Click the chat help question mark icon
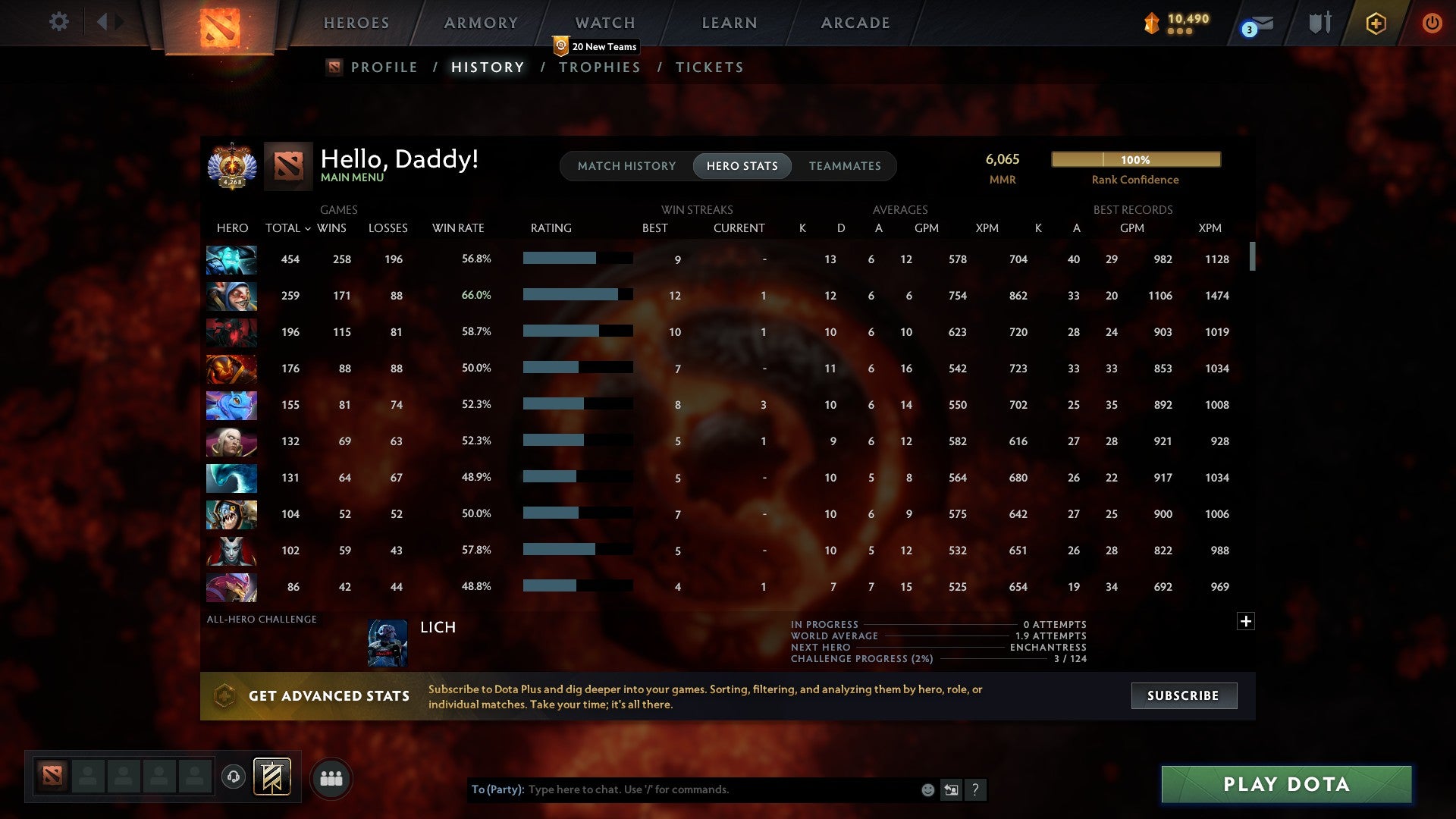 click(977, 789)
